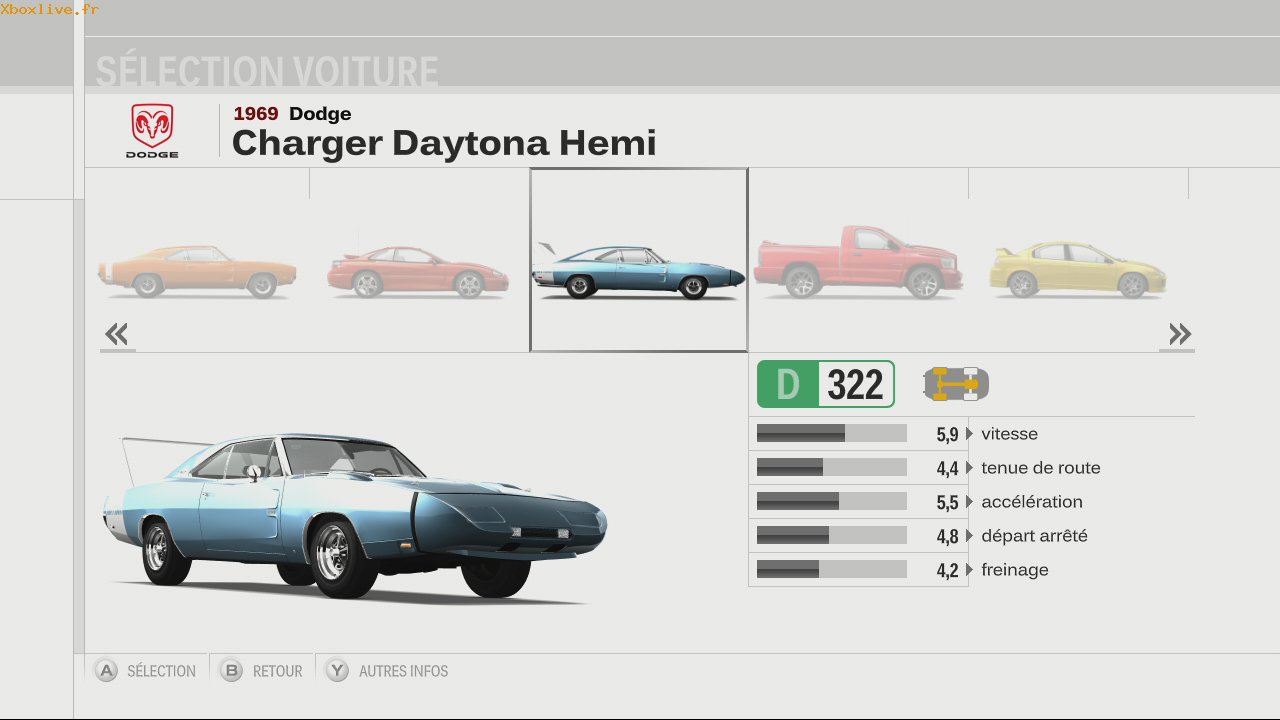
Task: Go back with the Retour option
Action: pyautogui.click(x=262, y=671)
